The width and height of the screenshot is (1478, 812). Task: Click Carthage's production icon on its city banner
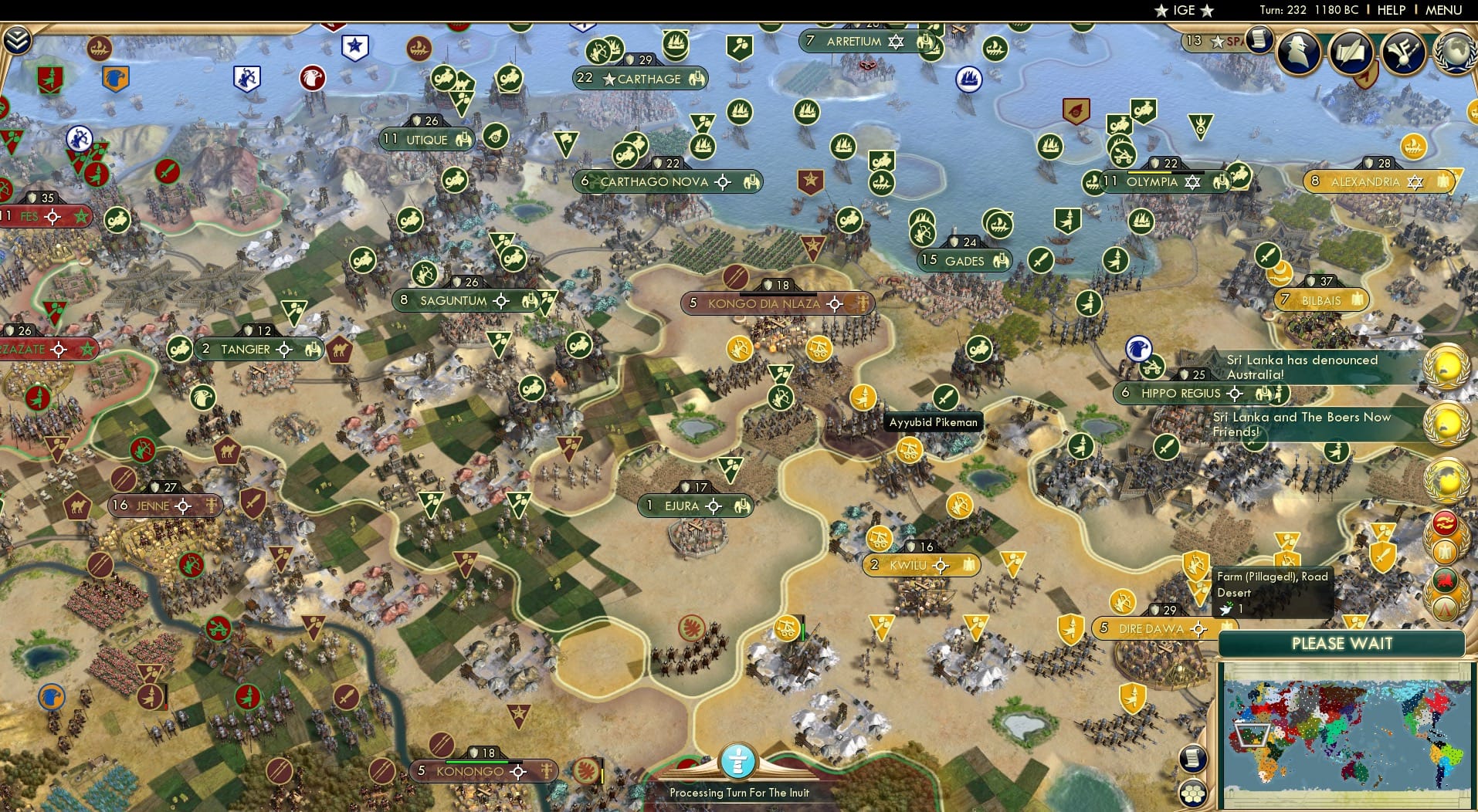click(695, 79)
